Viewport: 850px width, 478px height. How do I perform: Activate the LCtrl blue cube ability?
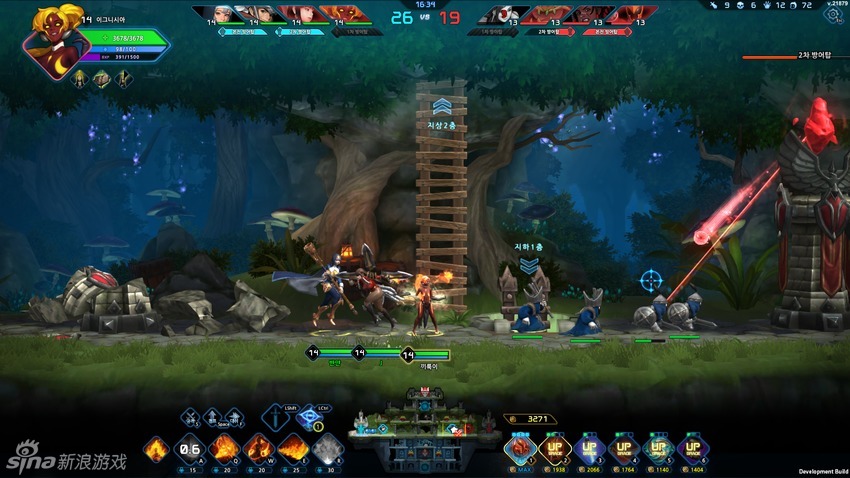click(x=309, y=416)
